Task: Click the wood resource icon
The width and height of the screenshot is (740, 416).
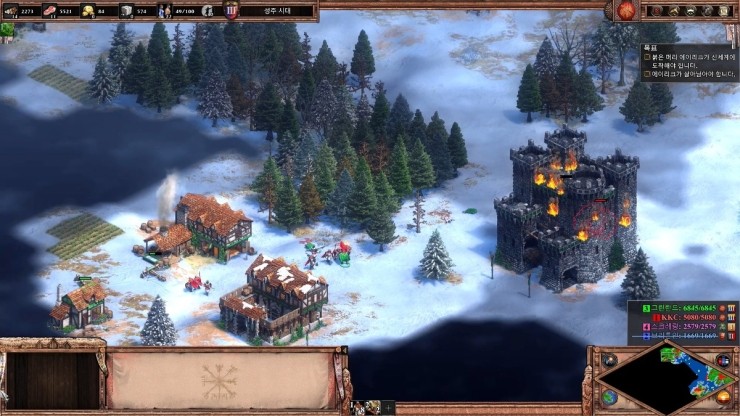Action: (9, 11)
